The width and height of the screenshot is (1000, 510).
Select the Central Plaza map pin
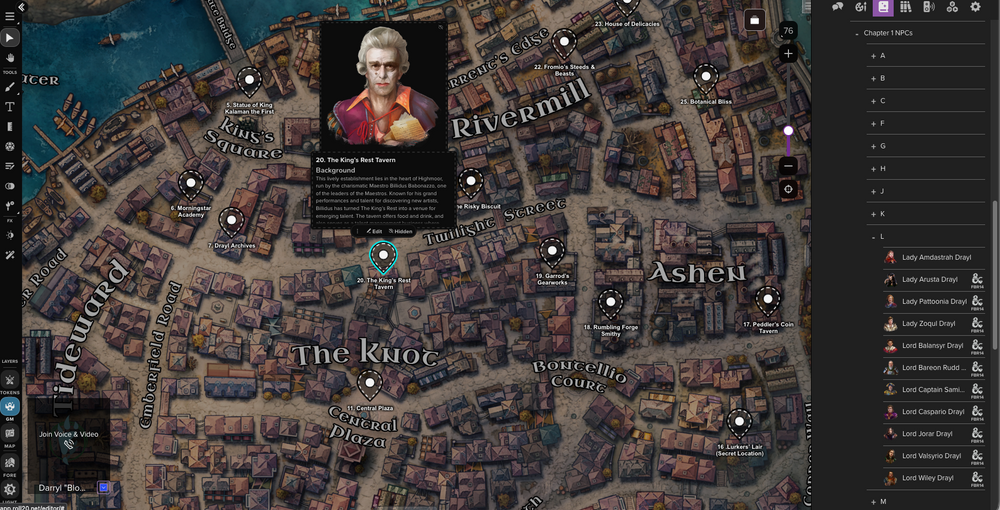coord(370,383)
